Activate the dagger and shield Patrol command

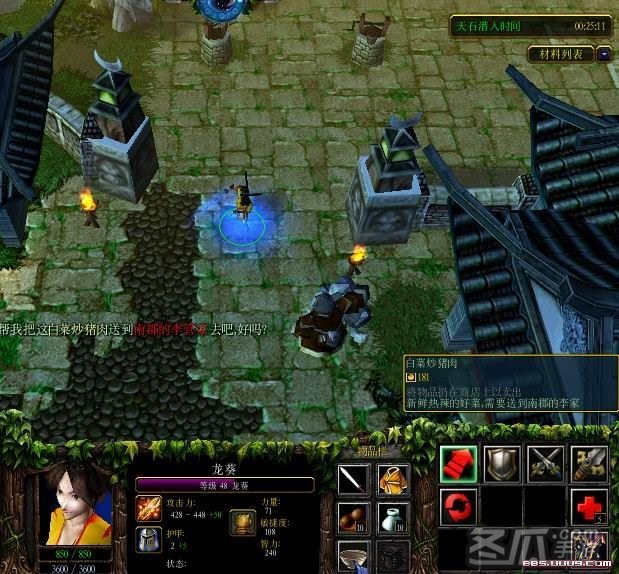tap(589, 463)
